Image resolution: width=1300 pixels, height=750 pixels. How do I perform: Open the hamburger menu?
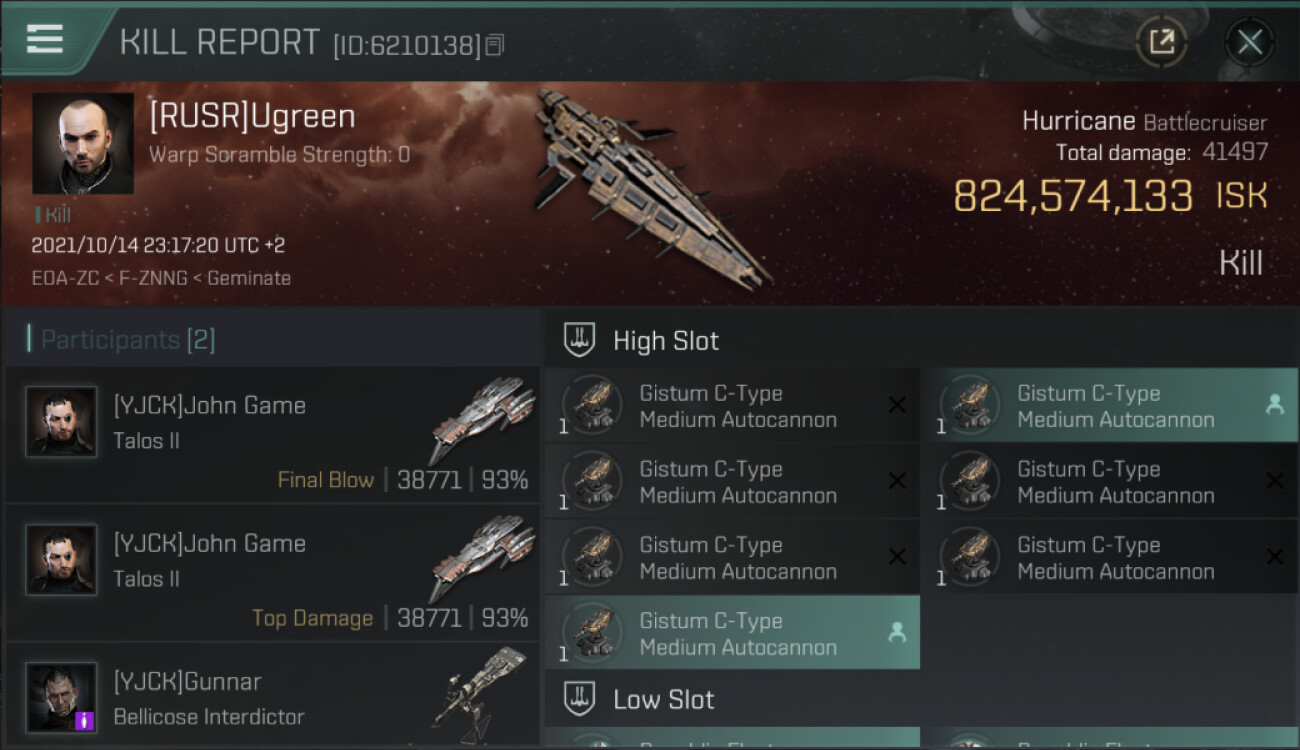pyautogui.click(x=45, y=39)
